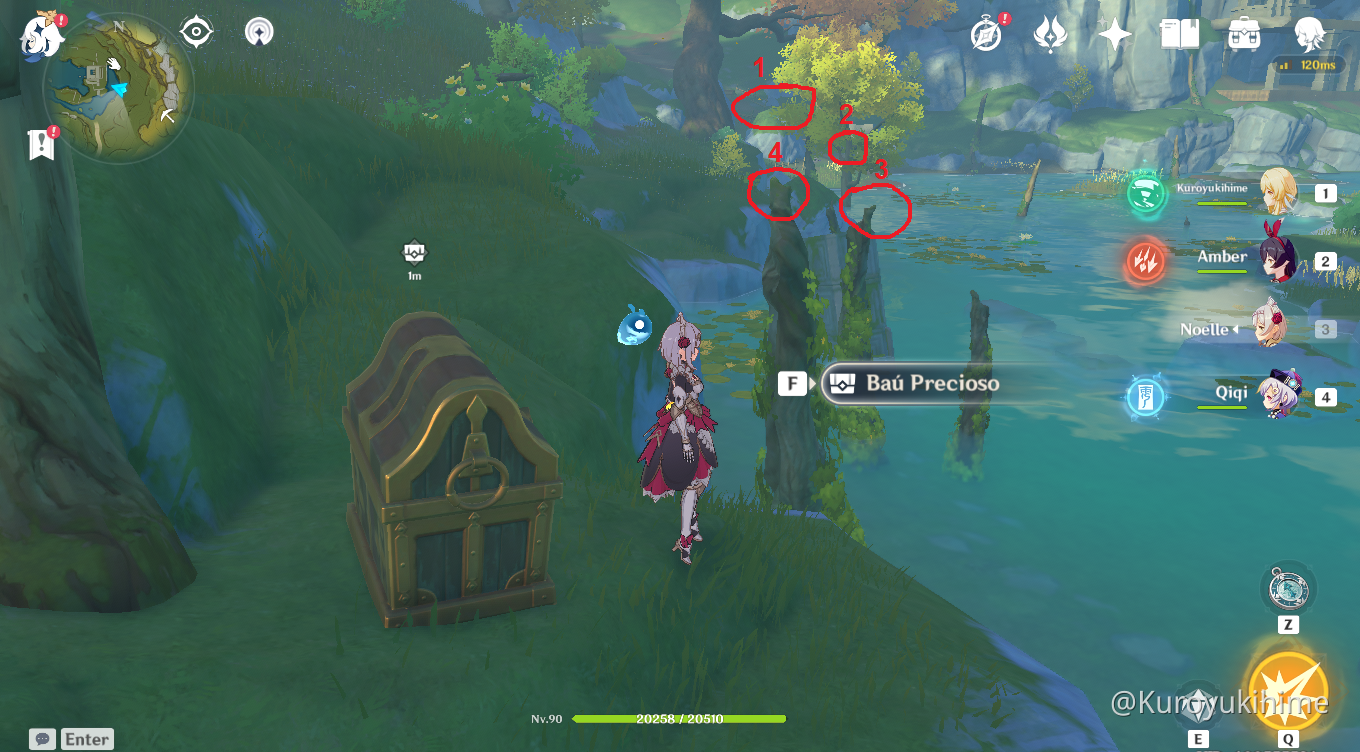Open the Events menu via the compass icon
Image resolution: width=1360 pixels, height=752 pixels.
coord(985,32)
